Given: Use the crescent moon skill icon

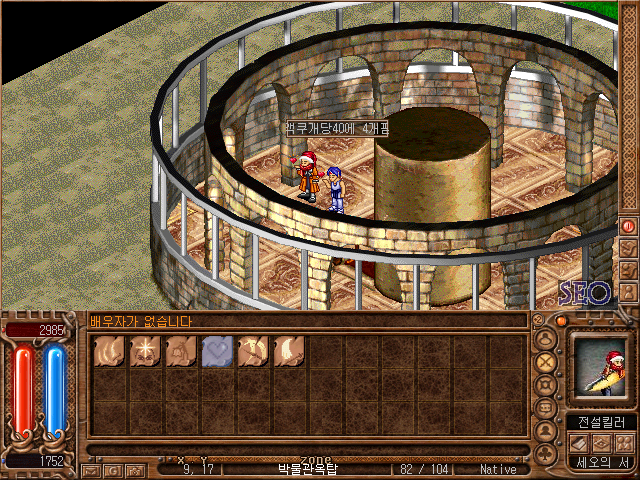Looking at the screenshot, I should (x=290, y=352).
